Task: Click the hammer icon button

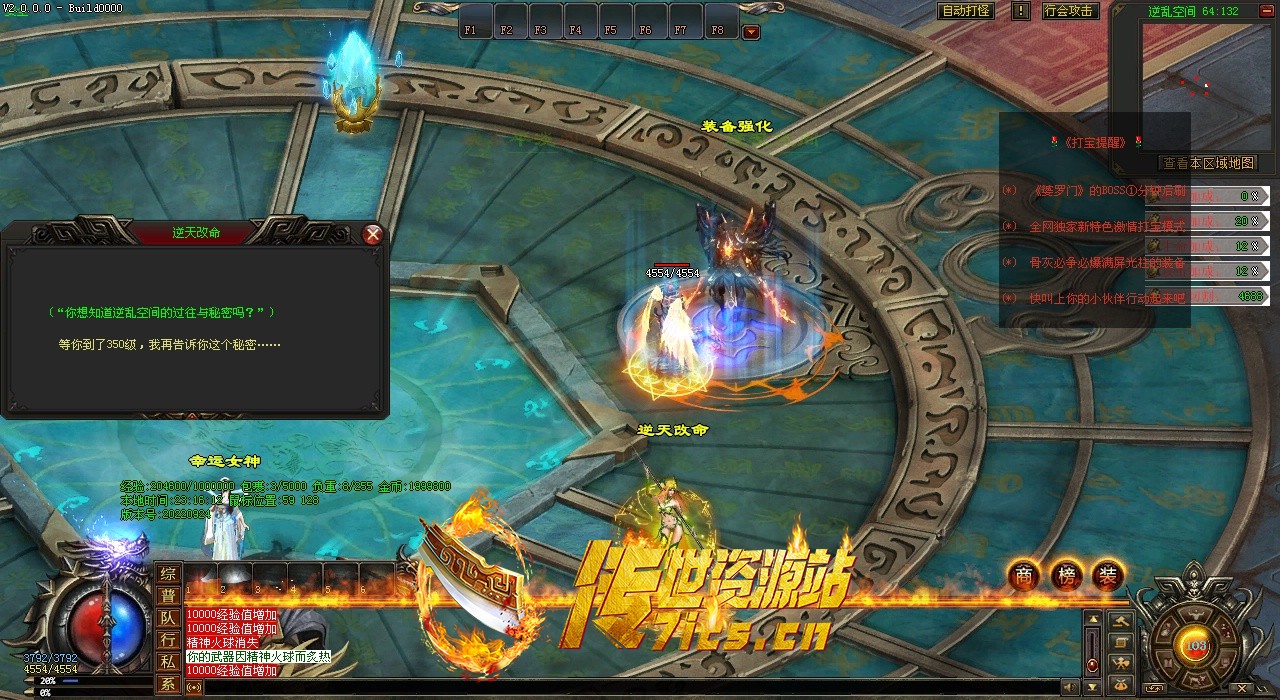Action: pos(1122,620)
